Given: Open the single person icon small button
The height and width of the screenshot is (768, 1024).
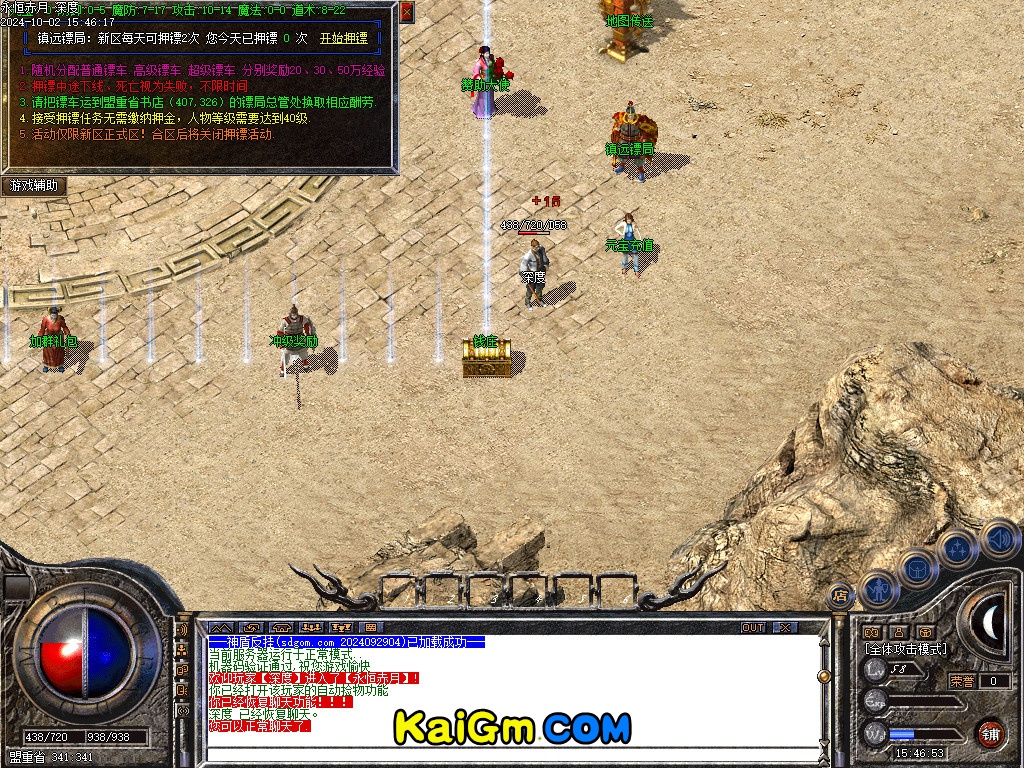Looking at the screenshot, I should (898, 632).
